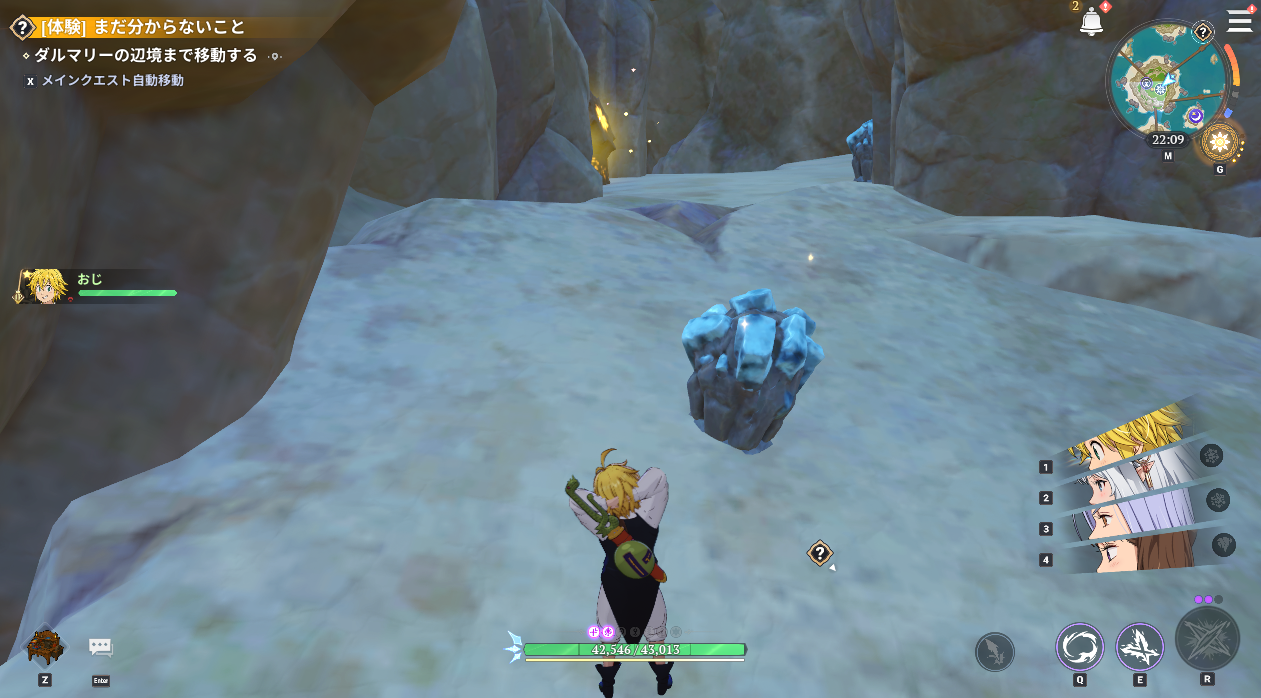Click the moon marker on the minimap

tap(1194, 116)
